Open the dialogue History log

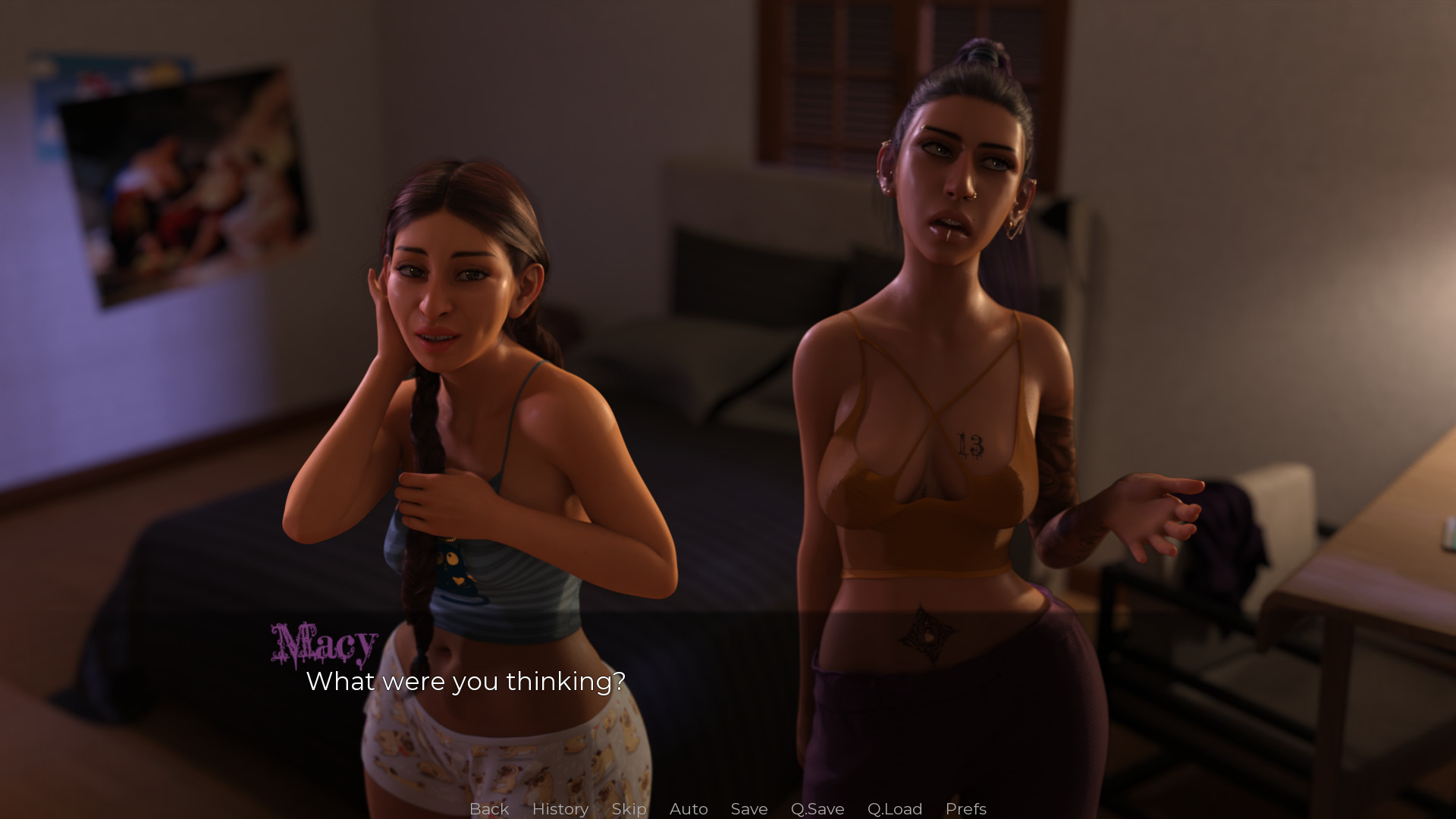pos(560,808)
